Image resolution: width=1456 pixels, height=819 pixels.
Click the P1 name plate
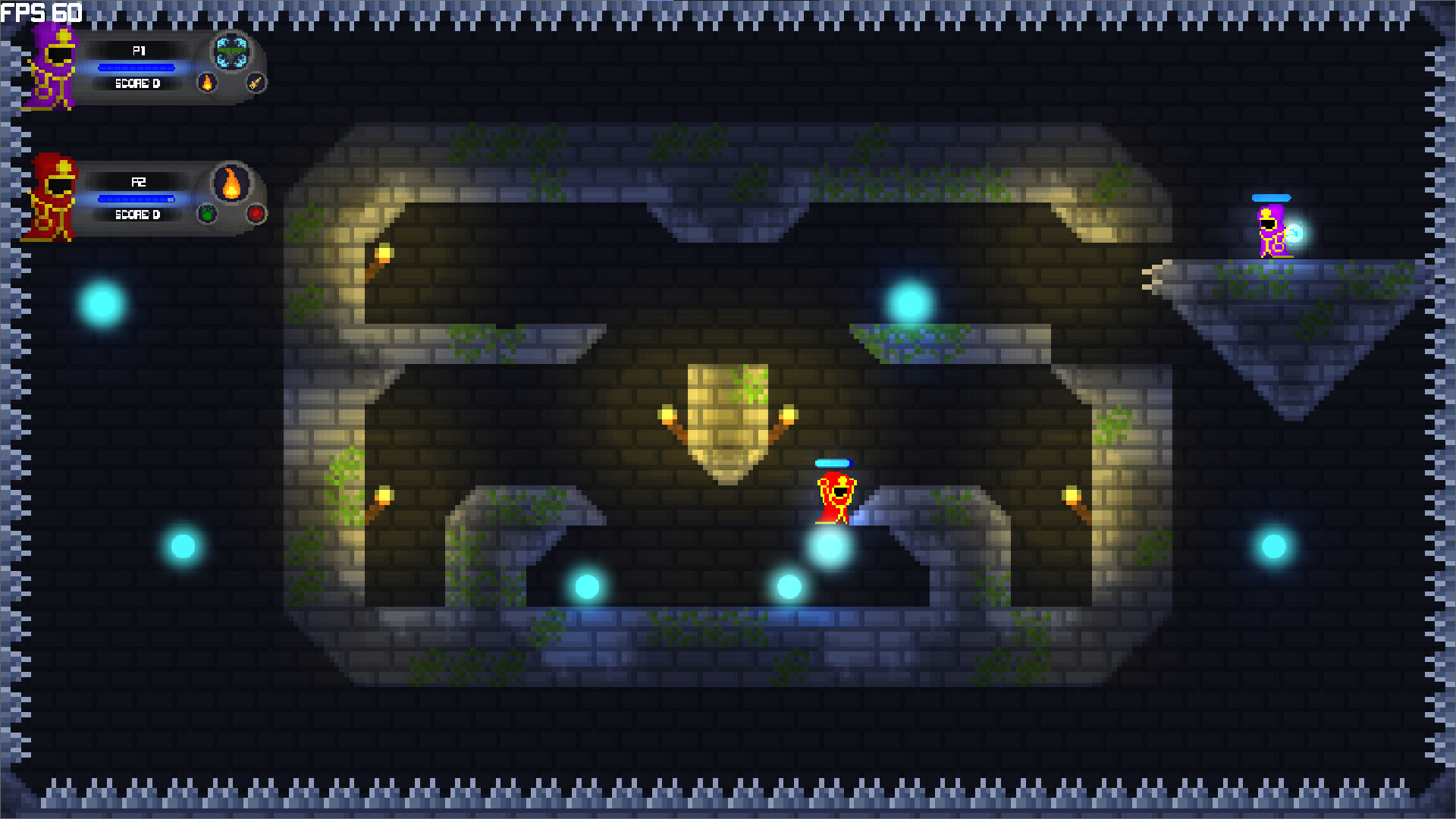(x=138, y=51)
